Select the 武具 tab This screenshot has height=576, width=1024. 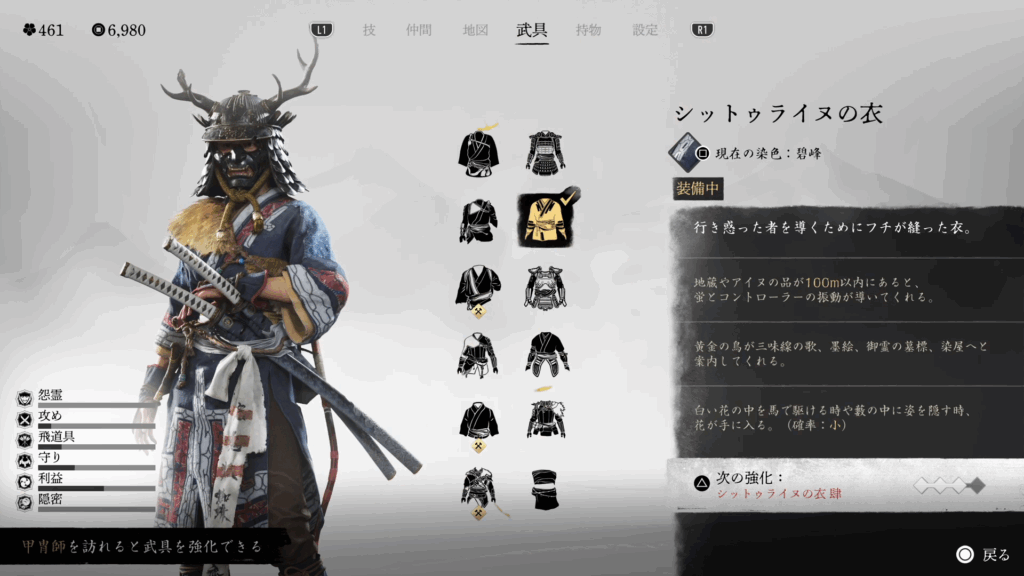click(x=532, y=30)
